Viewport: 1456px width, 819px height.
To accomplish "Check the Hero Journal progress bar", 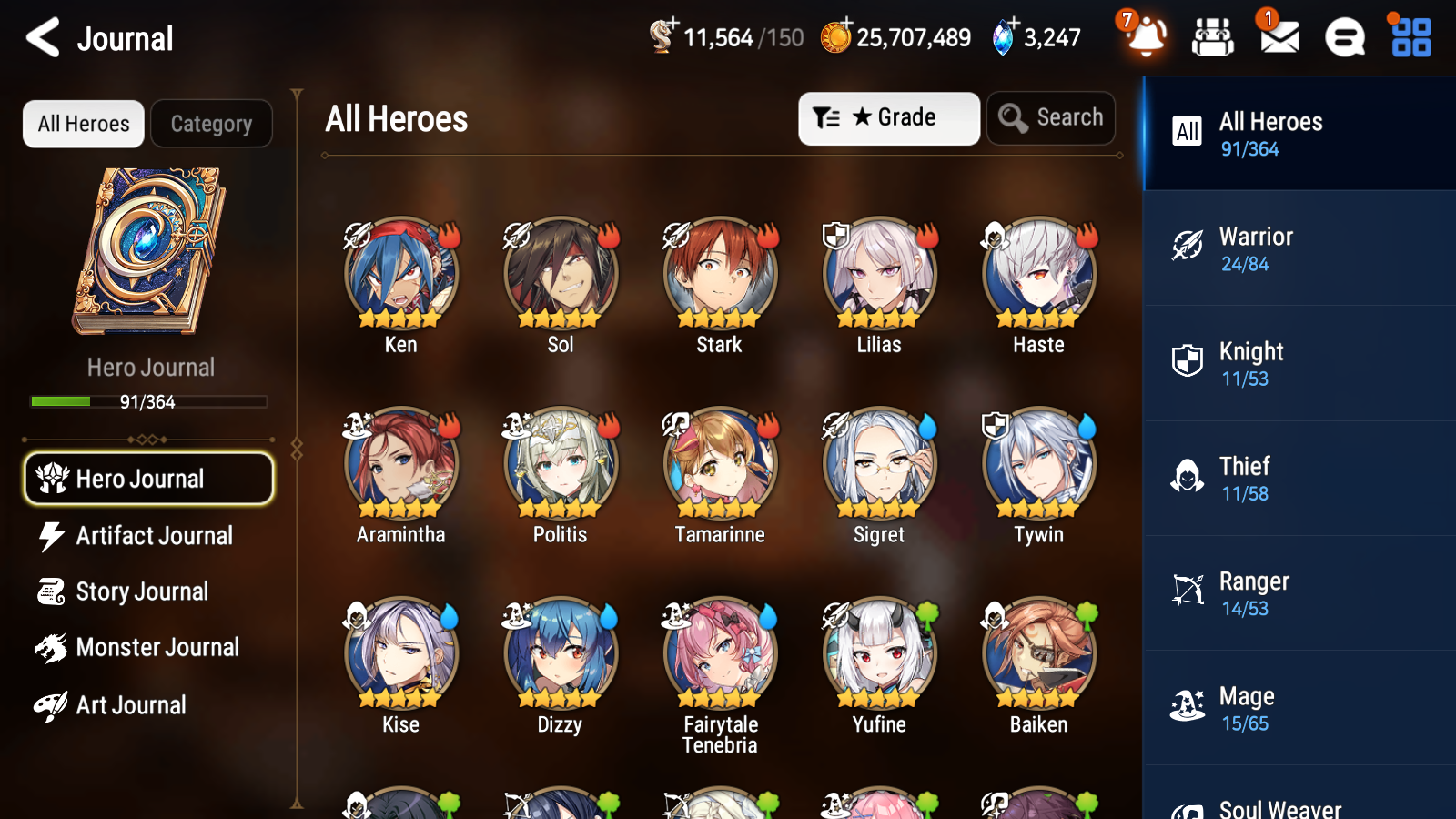I will 147,401.
